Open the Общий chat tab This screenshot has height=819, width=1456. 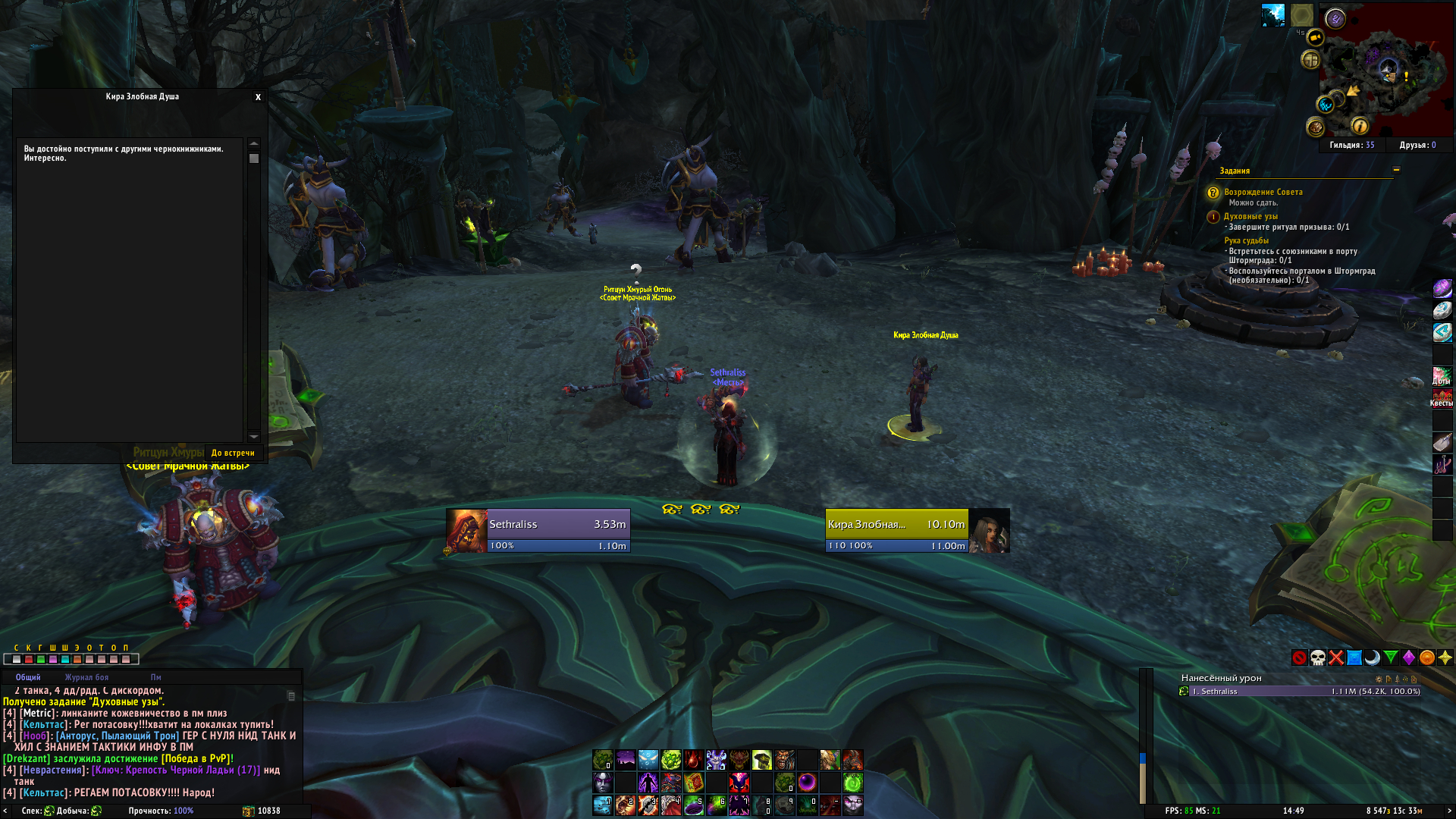(28, 677)
